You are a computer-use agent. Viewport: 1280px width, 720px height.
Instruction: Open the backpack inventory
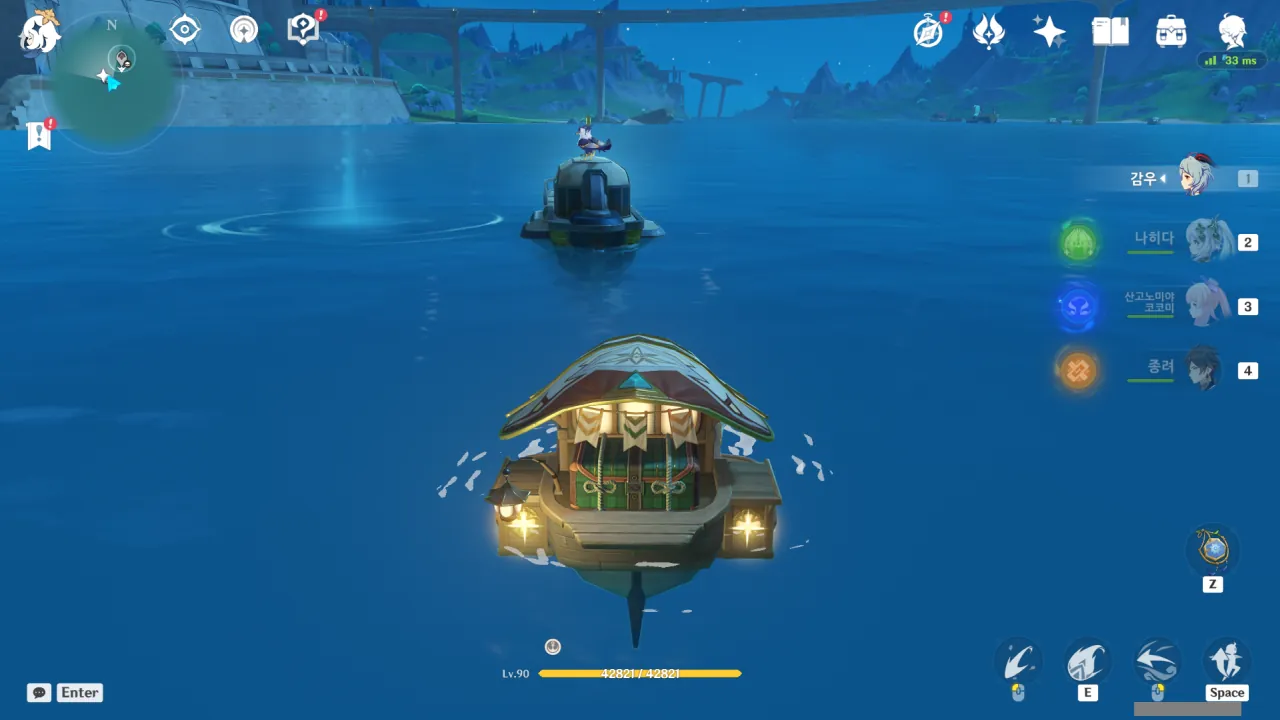tap(1171, 32)
